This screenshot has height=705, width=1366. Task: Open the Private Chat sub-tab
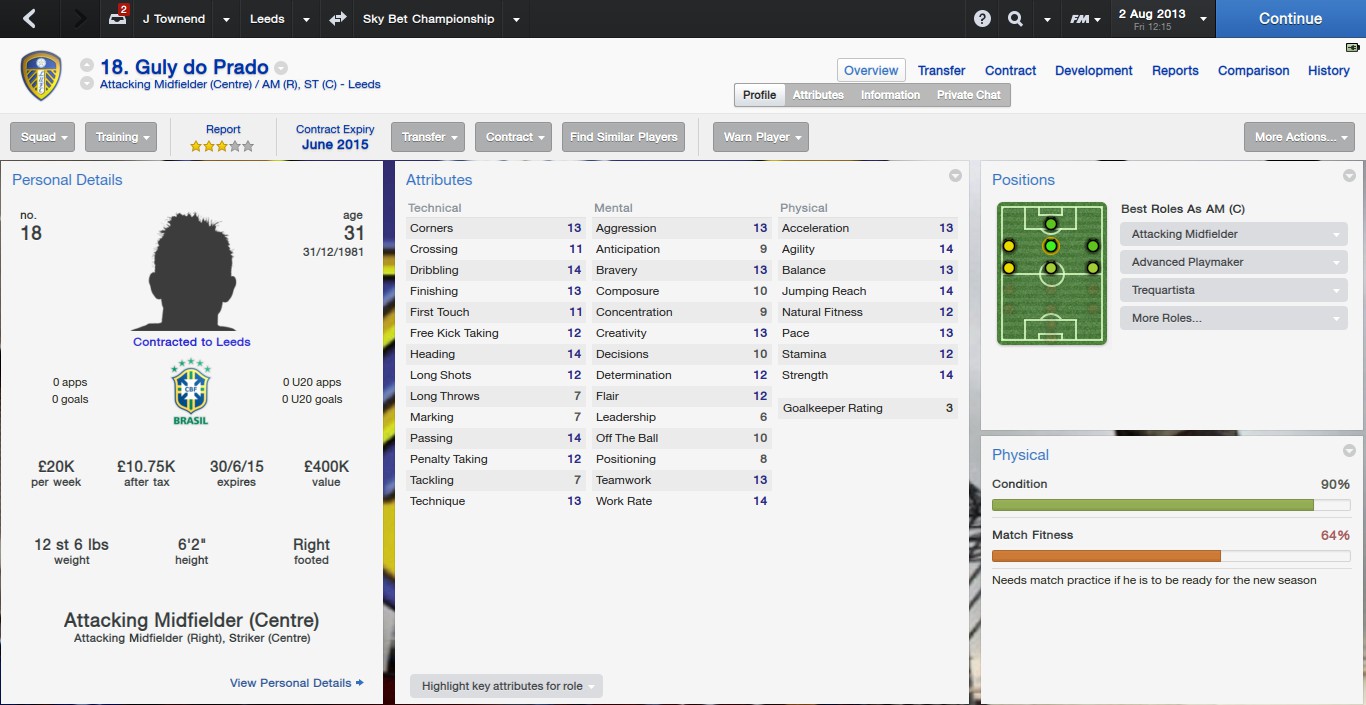[968, 95]
